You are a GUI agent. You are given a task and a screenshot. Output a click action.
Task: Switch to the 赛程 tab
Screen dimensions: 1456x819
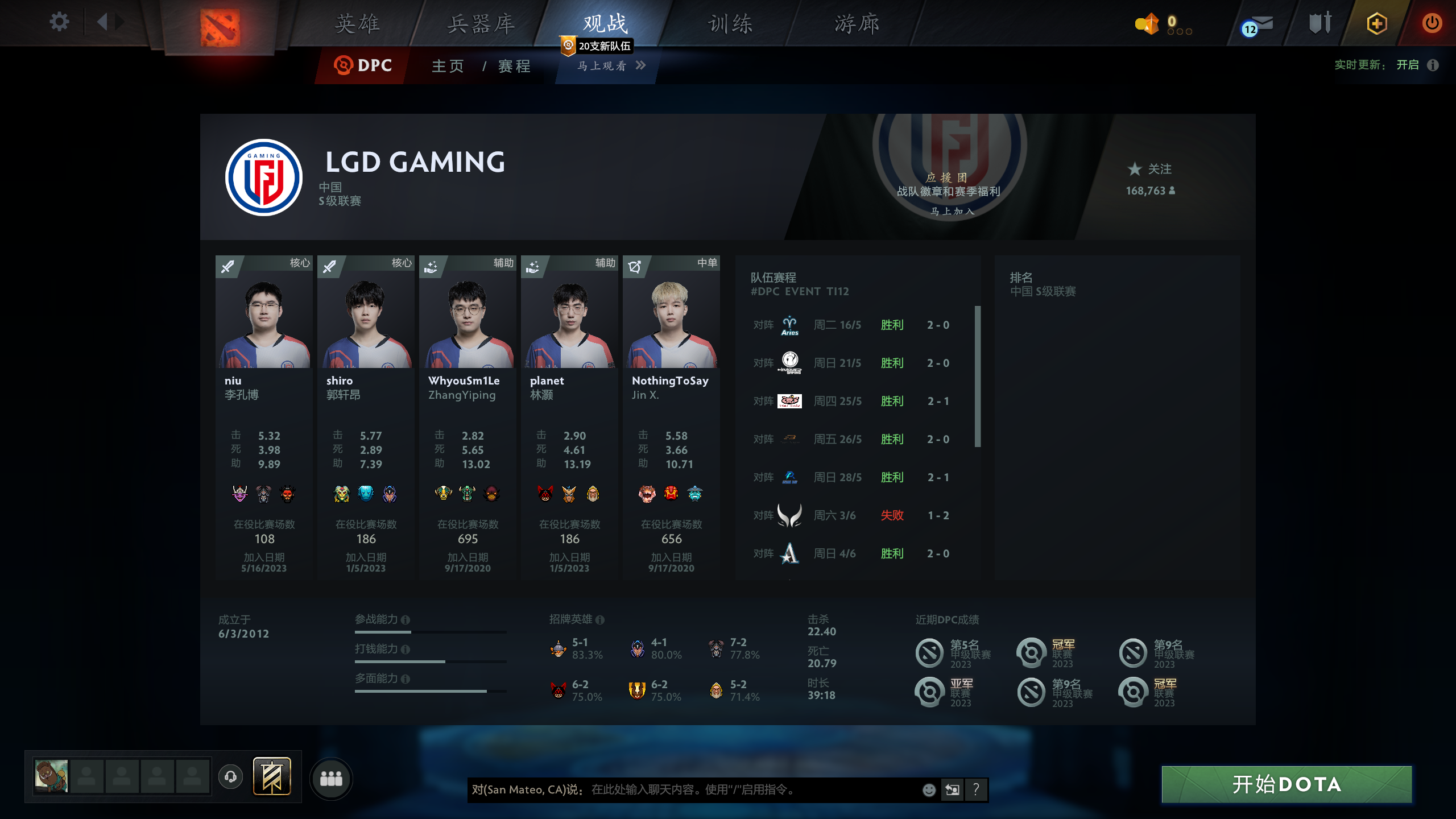(512, 66)
